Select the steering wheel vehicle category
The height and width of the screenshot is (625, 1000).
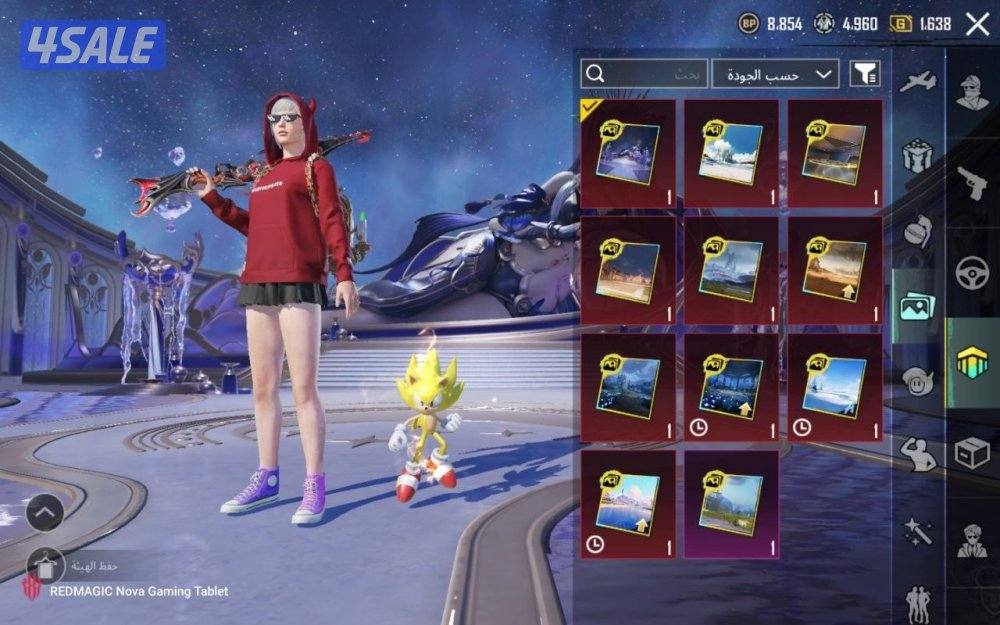point(972,273)
